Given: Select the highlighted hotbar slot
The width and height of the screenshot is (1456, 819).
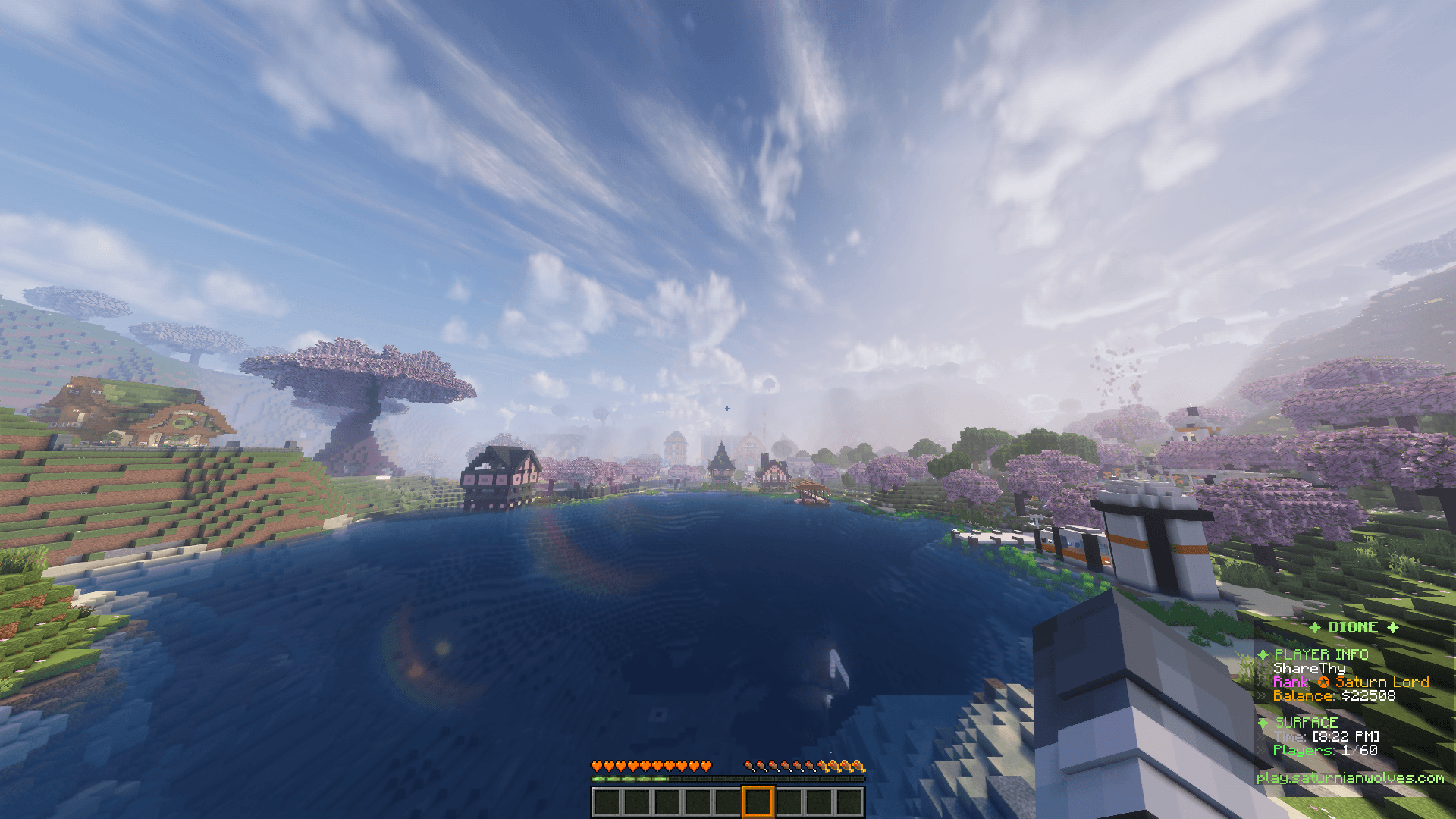Looking at the screenshot, I should [x=758, y=802].
